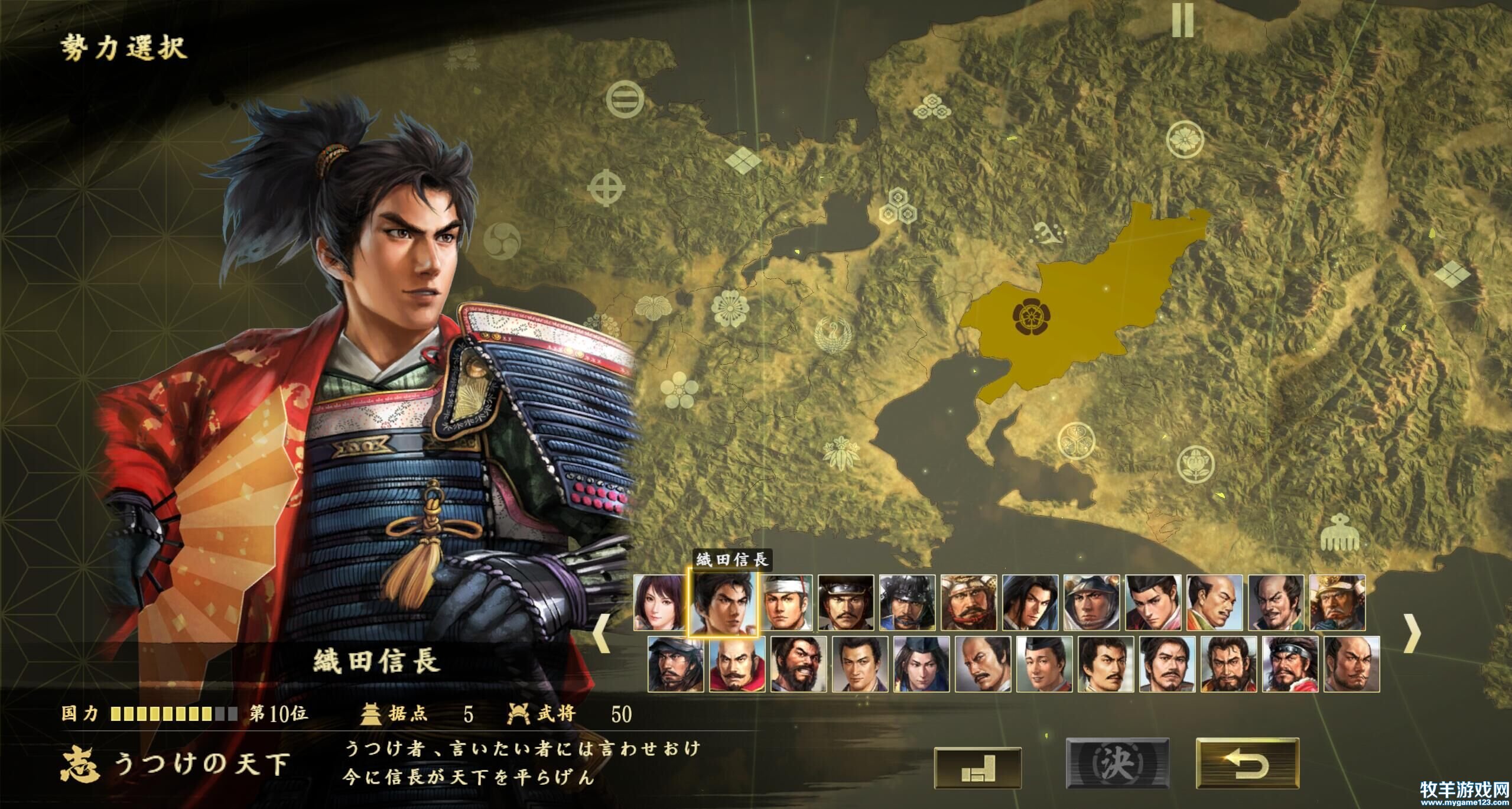This screenshot has width=1512, height=809.
Task: Choose the portrait with gold horned helmet
Action: tap(1337, 603)
